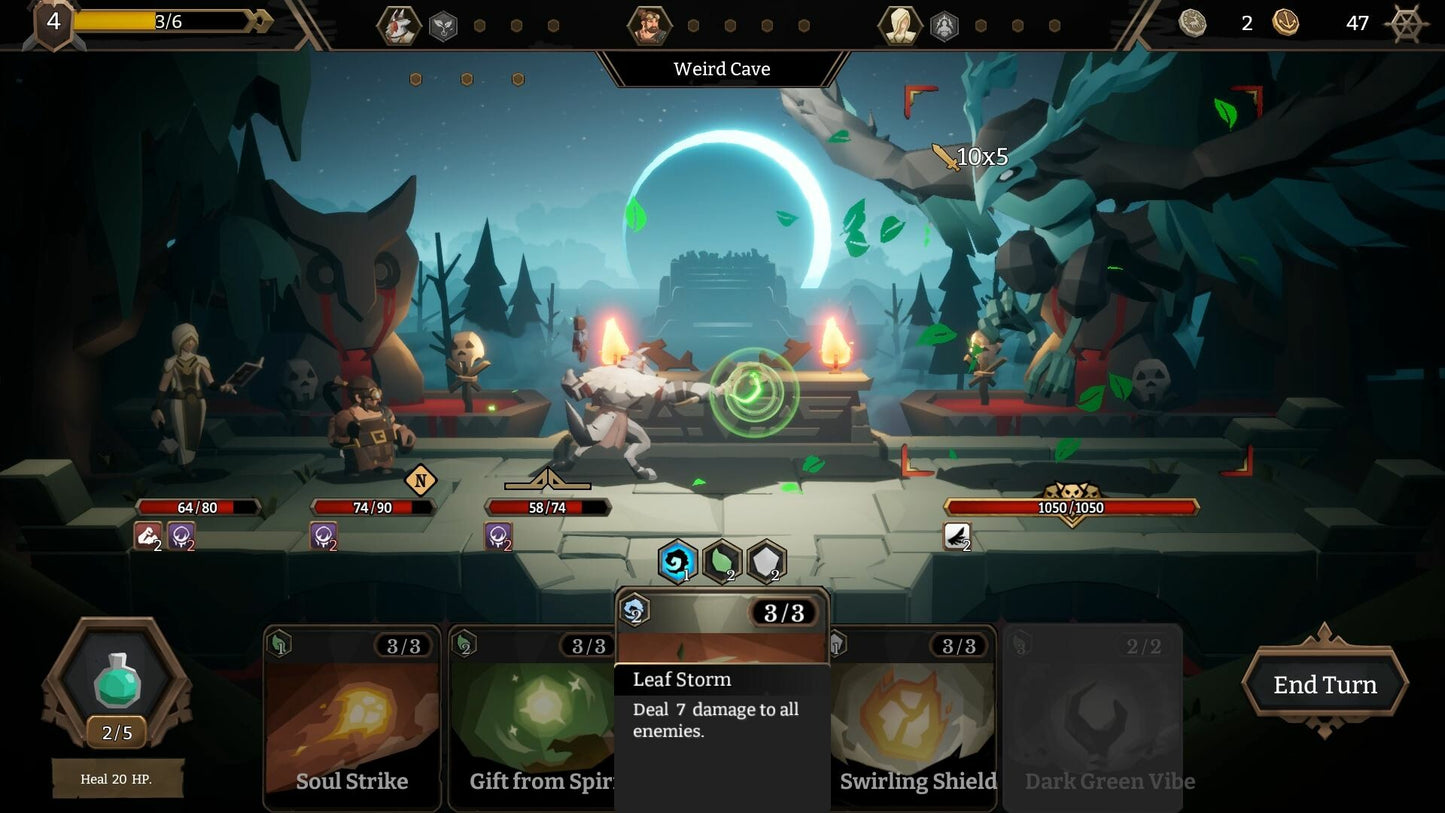Viewport: 1445px width, 813px height.
Task: Select the greyed-out Dark Green Vibe card
Action: 1093,718
